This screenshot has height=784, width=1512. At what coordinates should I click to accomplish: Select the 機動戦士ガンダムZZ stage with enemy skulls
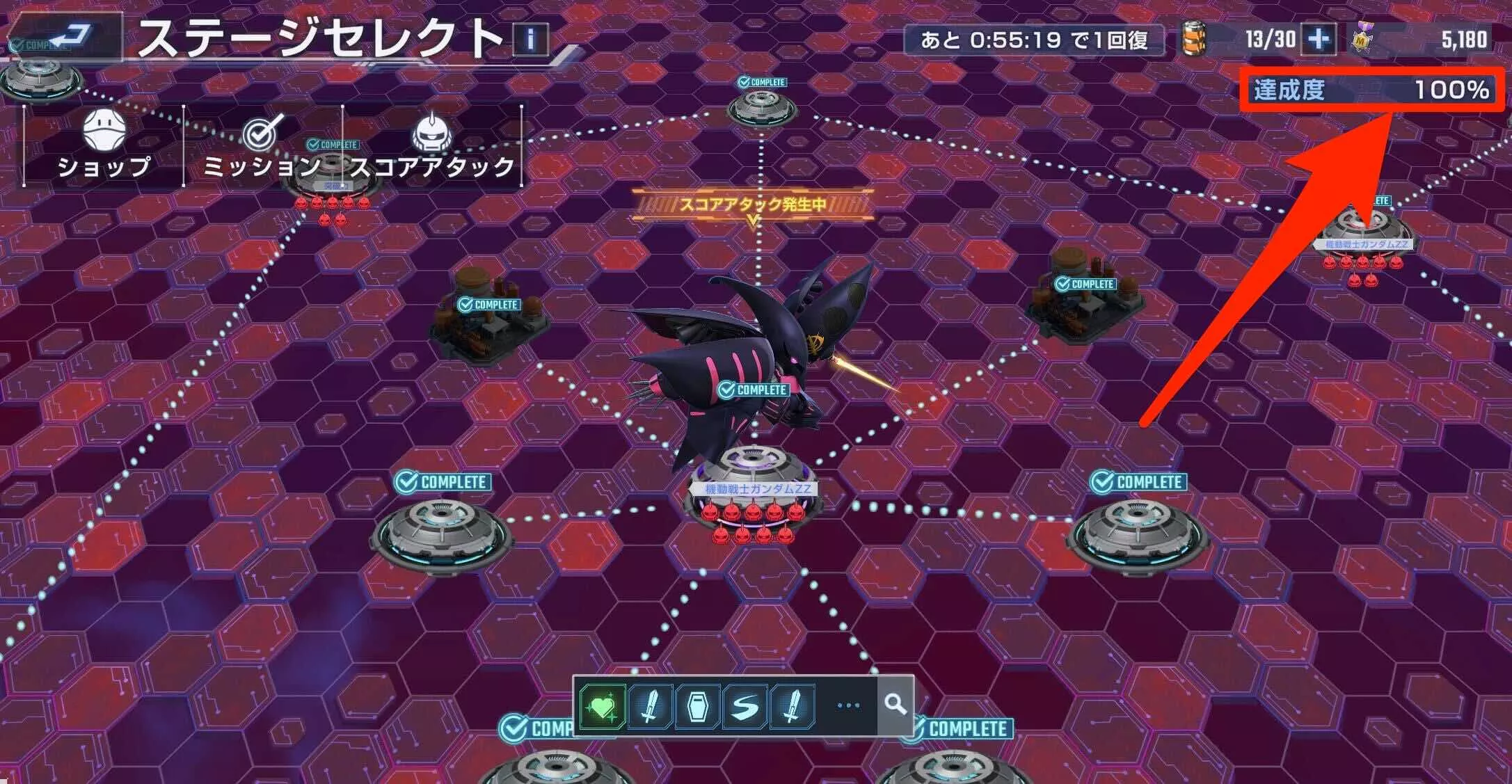pos(755,487)
